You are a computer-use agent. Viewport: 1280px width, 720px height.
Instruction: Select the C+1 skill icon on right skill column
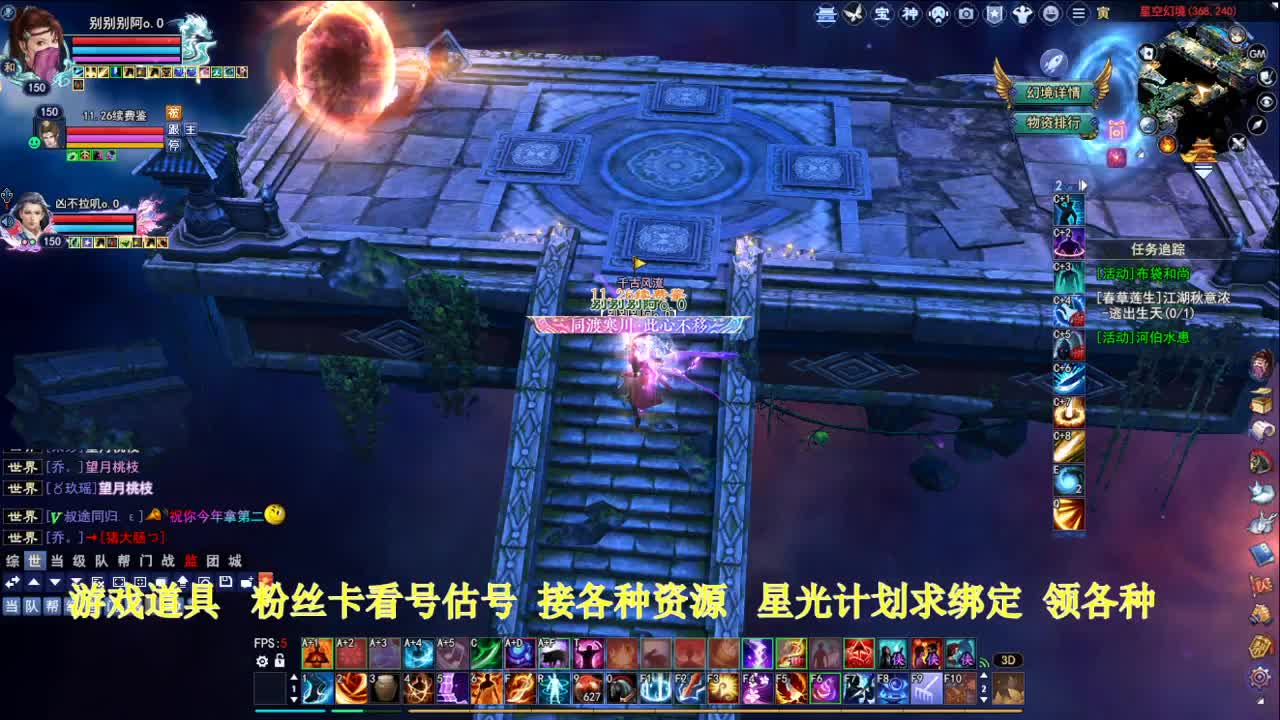click(1068, 211)
